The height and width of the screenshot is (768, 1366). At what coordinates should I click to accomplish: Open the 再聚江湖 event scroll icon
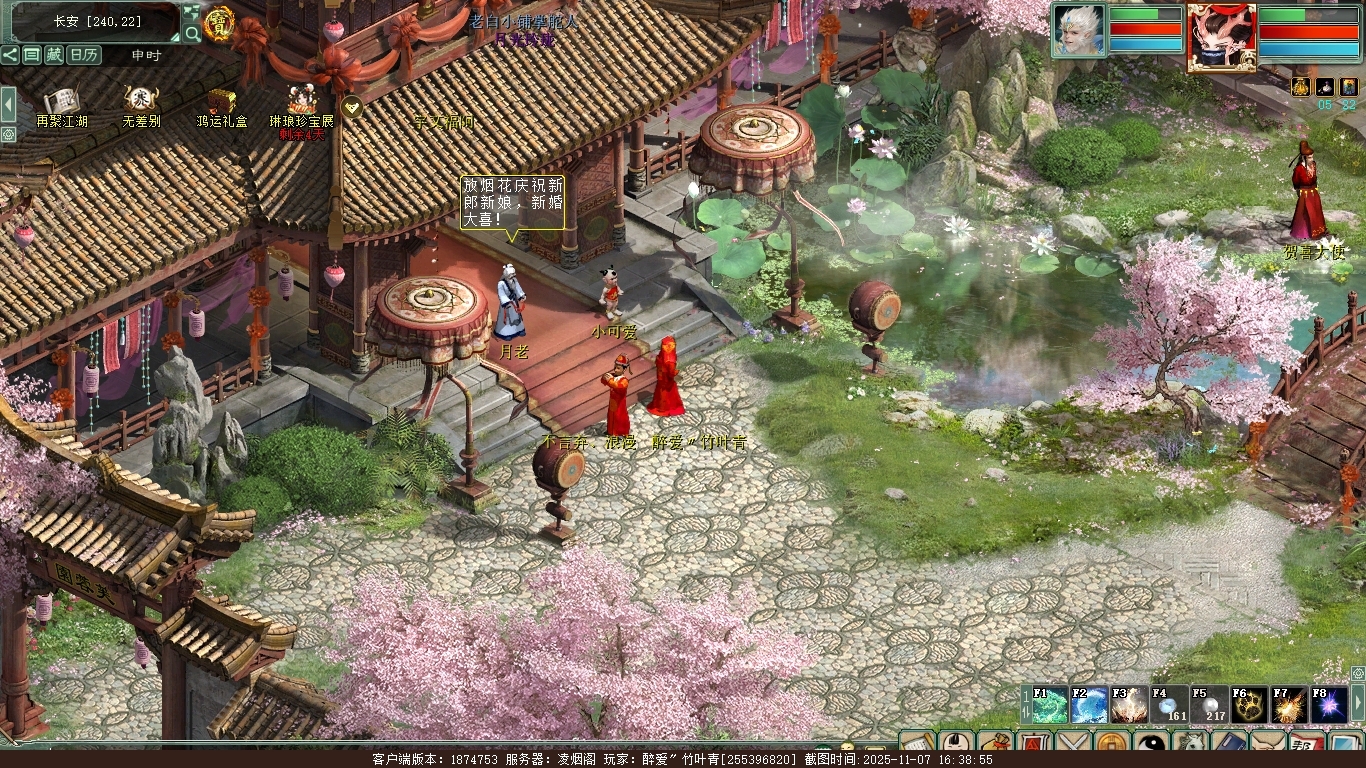click(x=62, y=101)
